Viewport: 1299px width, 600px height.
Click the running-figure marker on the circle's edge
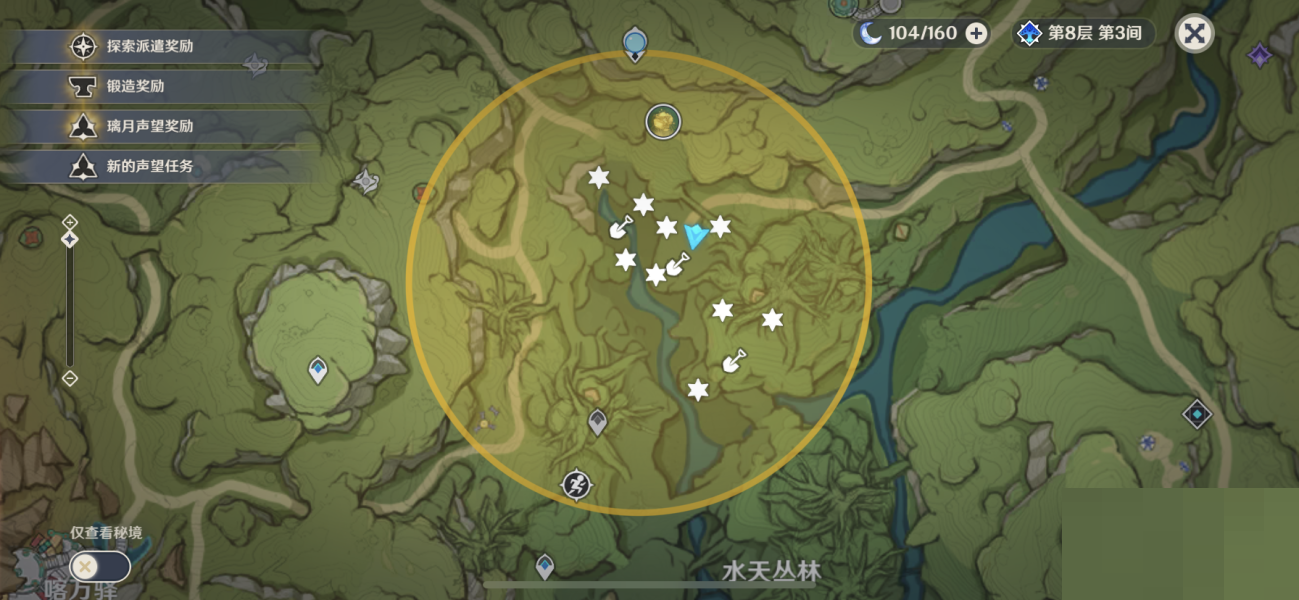coord(576,485)
